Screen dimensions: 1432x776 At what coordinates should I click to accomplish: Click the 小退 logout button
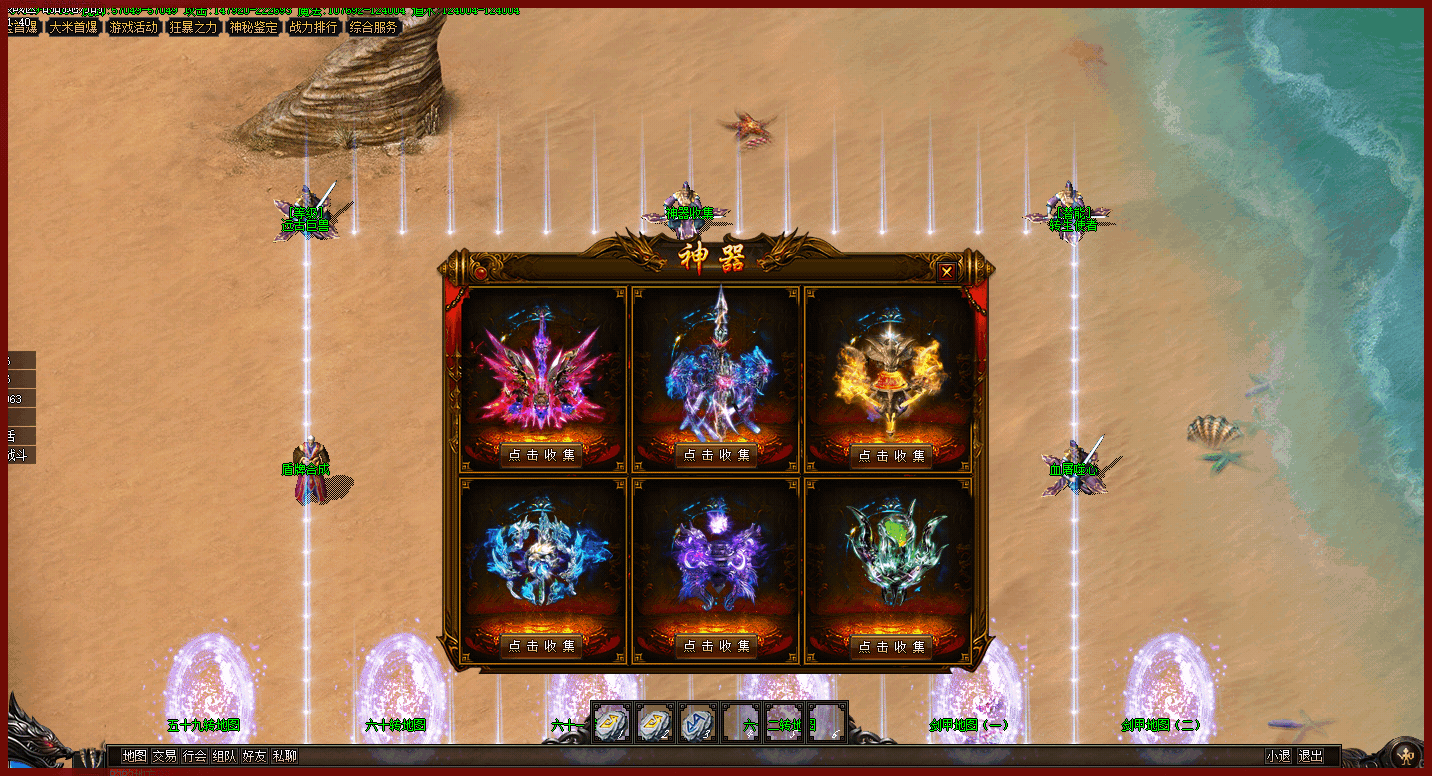[x=1278, y=756]
